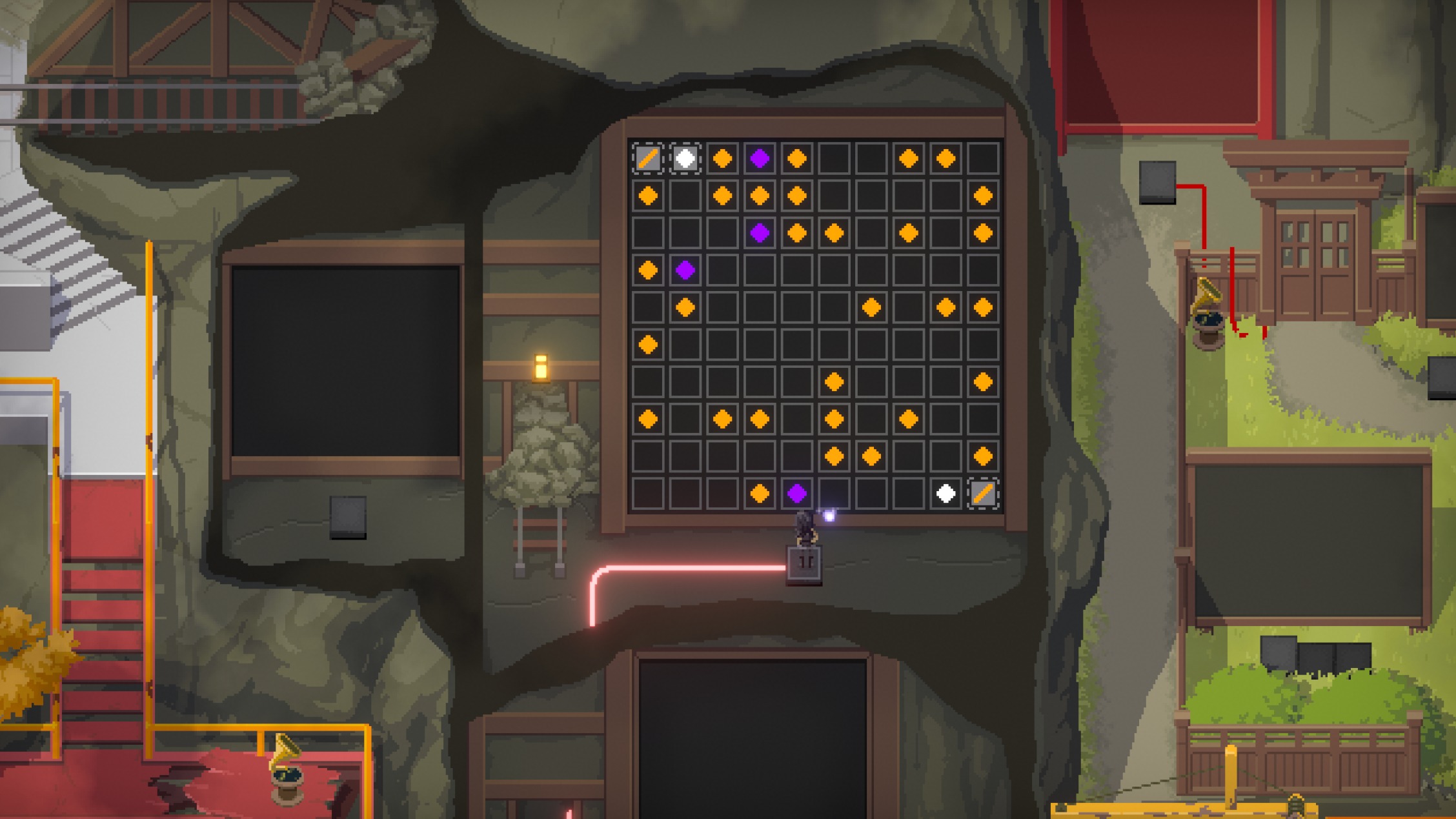Select the purple diamond in the bottom puzzle row
The width and height of the screenshot is (1456, 819).
[797, 492]
